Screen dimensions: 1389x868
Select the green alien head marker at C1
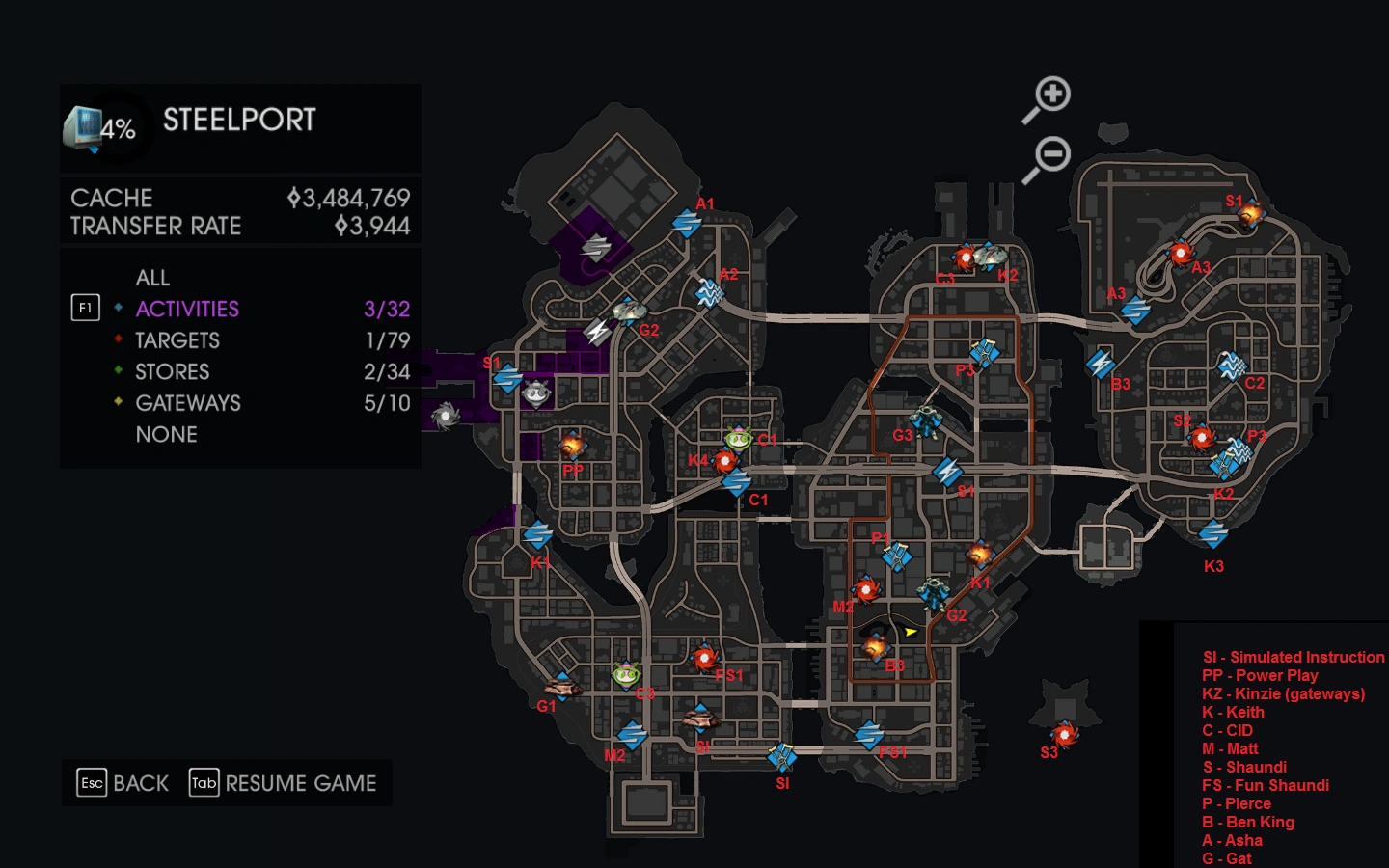tap(738, 439)
